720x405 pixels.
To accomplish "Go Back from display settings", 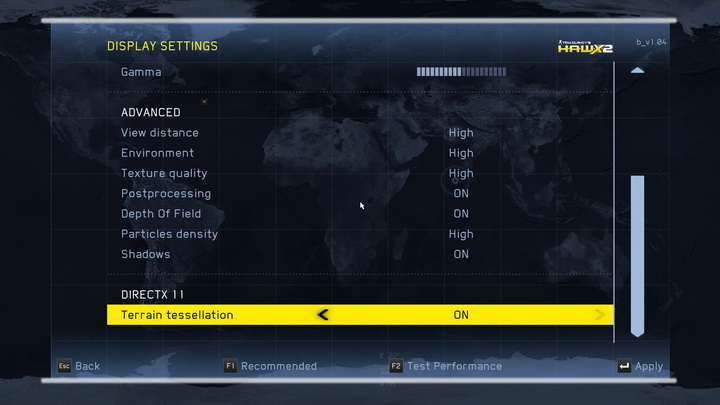I will (x=78, y=366).
